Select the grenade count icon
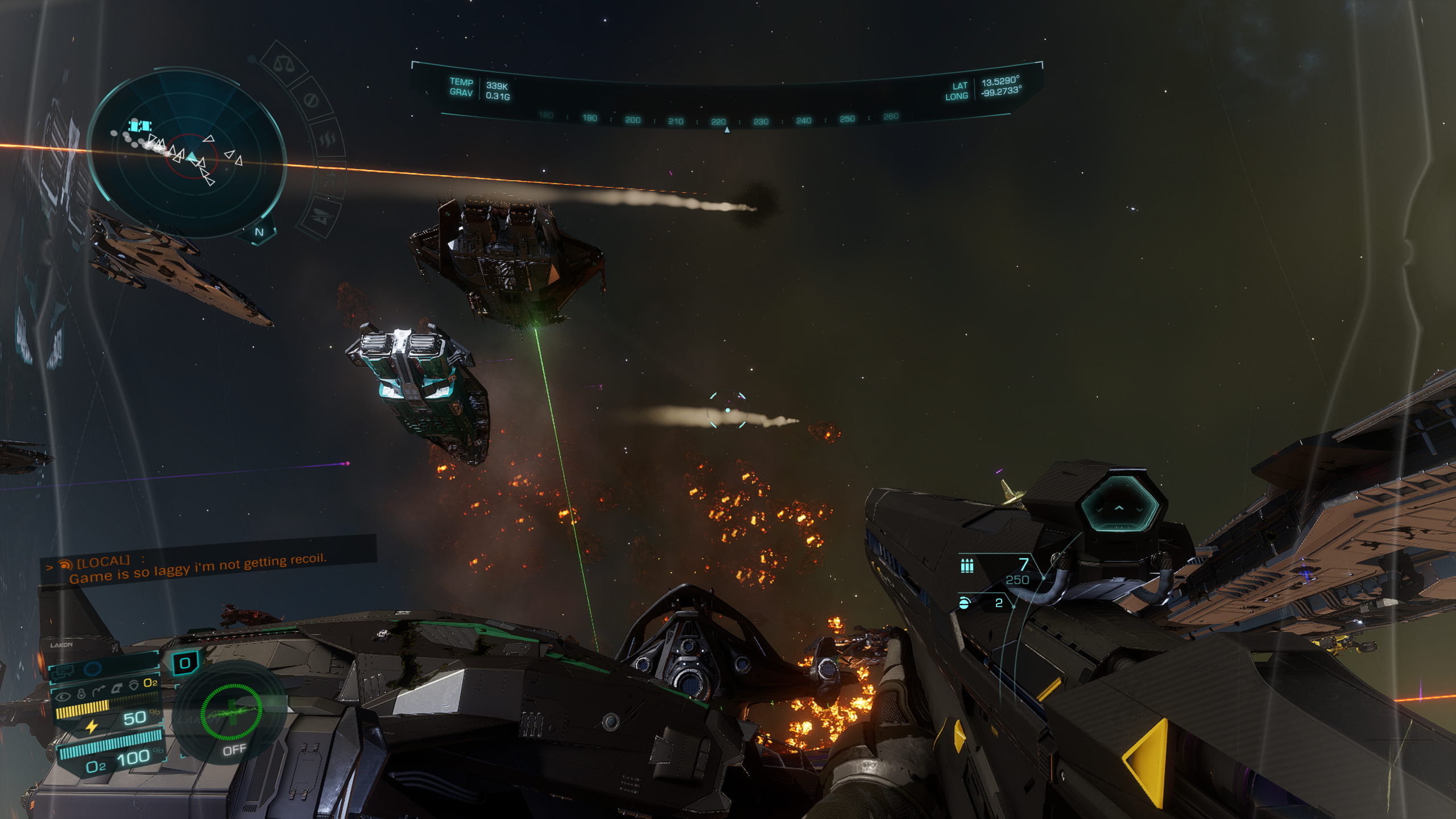This screenshot has width=1456, height=819. pos(964,603)
